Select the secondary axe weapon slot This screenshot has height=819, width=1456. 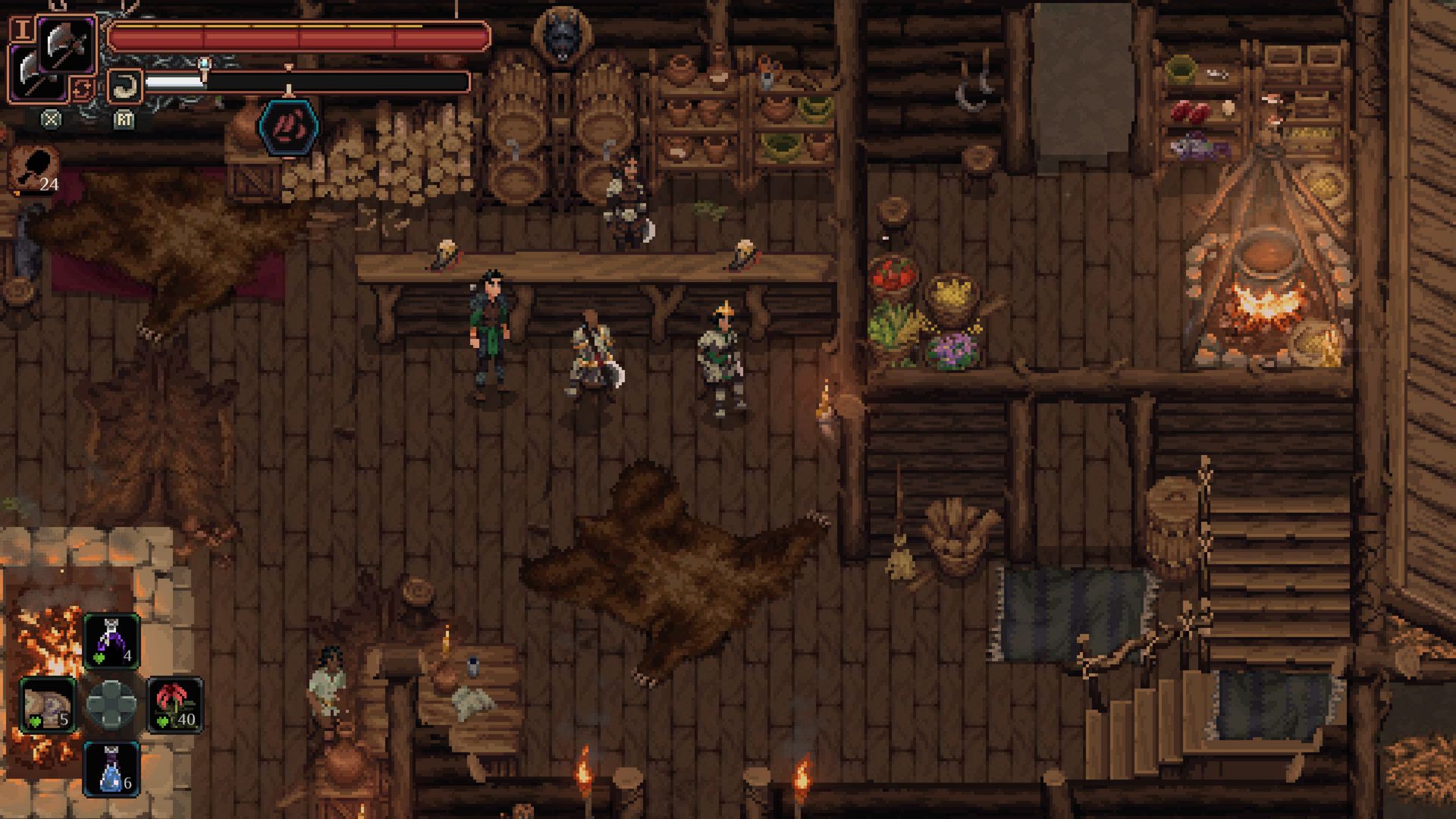33,76
